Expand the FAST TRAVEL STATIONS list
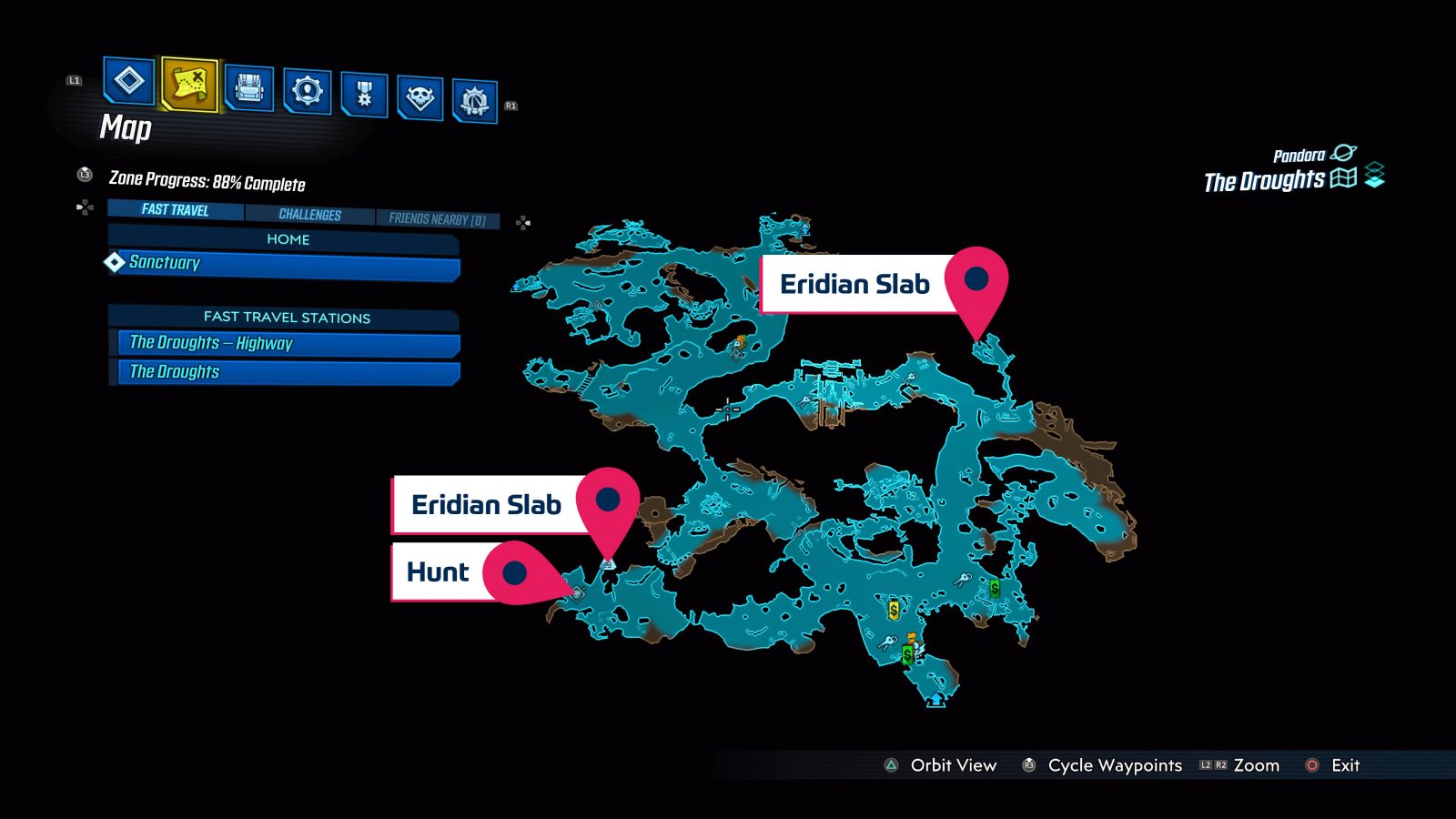Image resolution: width=1456 pixels, height=819 pixels. (285, 318)
